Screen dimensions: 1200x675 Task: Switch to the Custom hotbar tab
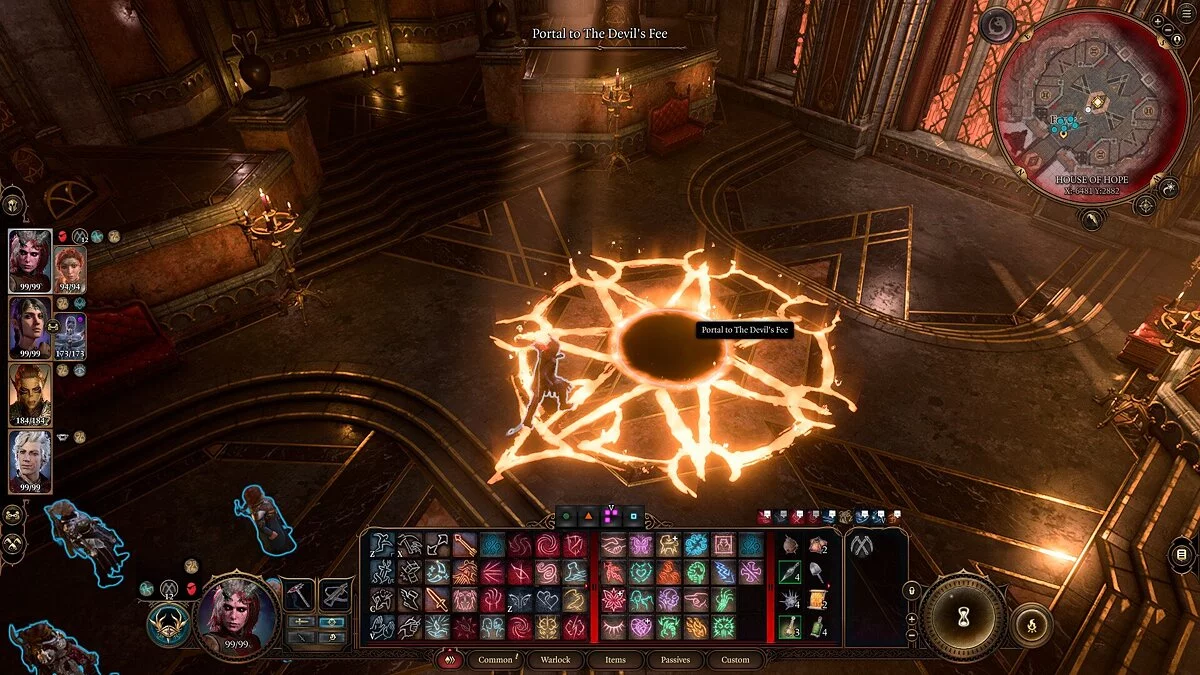pyautogui.click(x=735, y=660)
